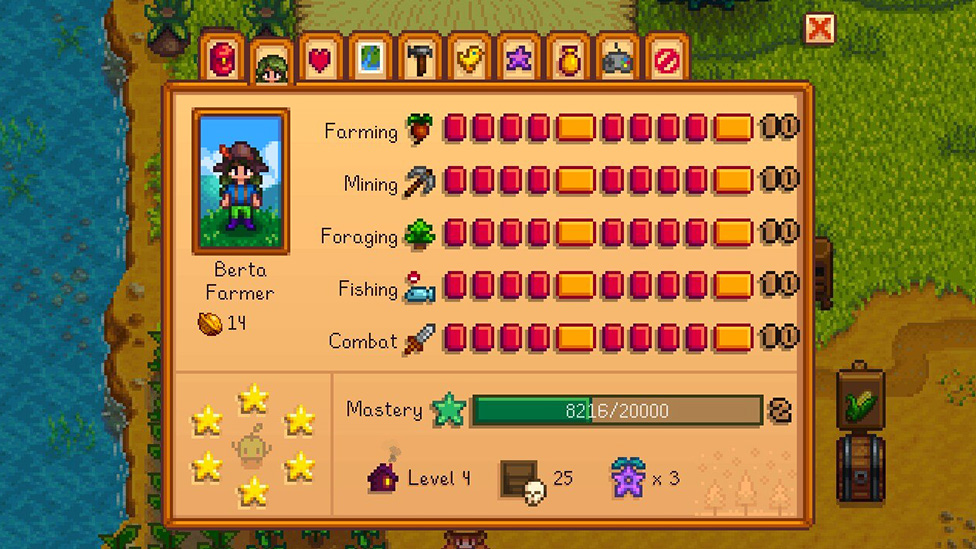Switch to the crafting hammer tab
The height and width of the screenshot is (549, 976).
click(x=419, y=60)
